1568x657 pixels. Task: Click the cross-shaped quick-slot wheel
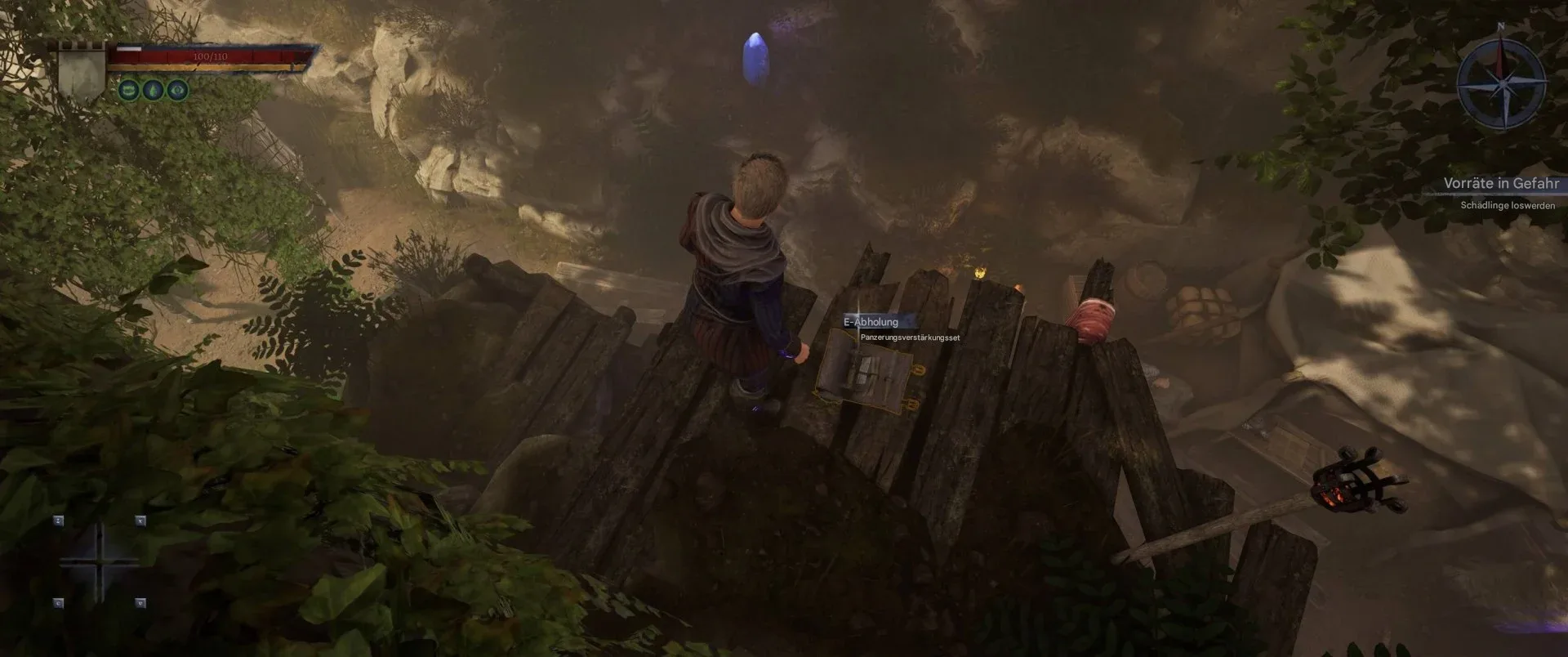coord(100,562)
